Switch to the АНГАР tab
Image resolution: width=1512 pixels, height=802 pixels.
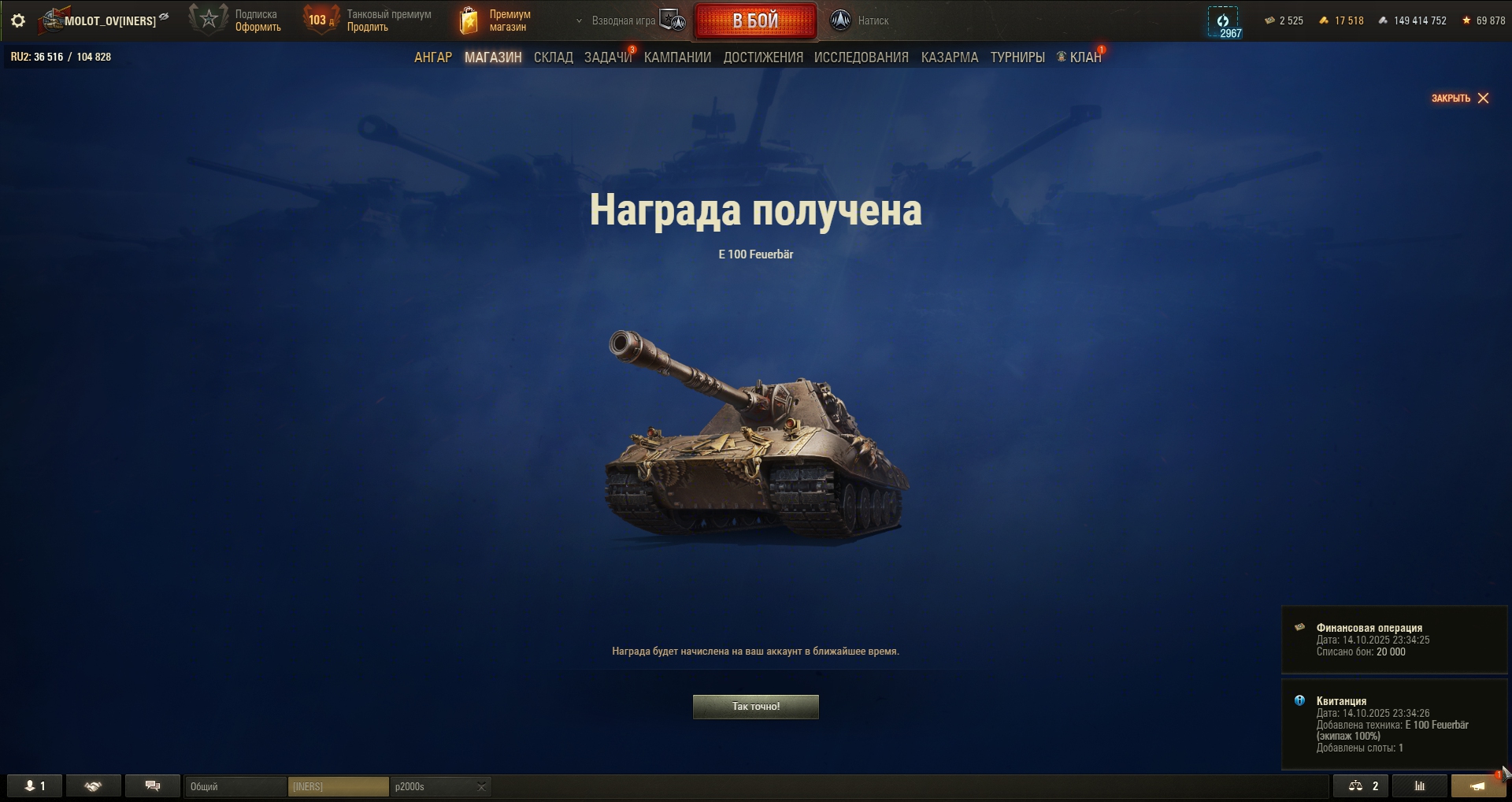tap(433, 58)
